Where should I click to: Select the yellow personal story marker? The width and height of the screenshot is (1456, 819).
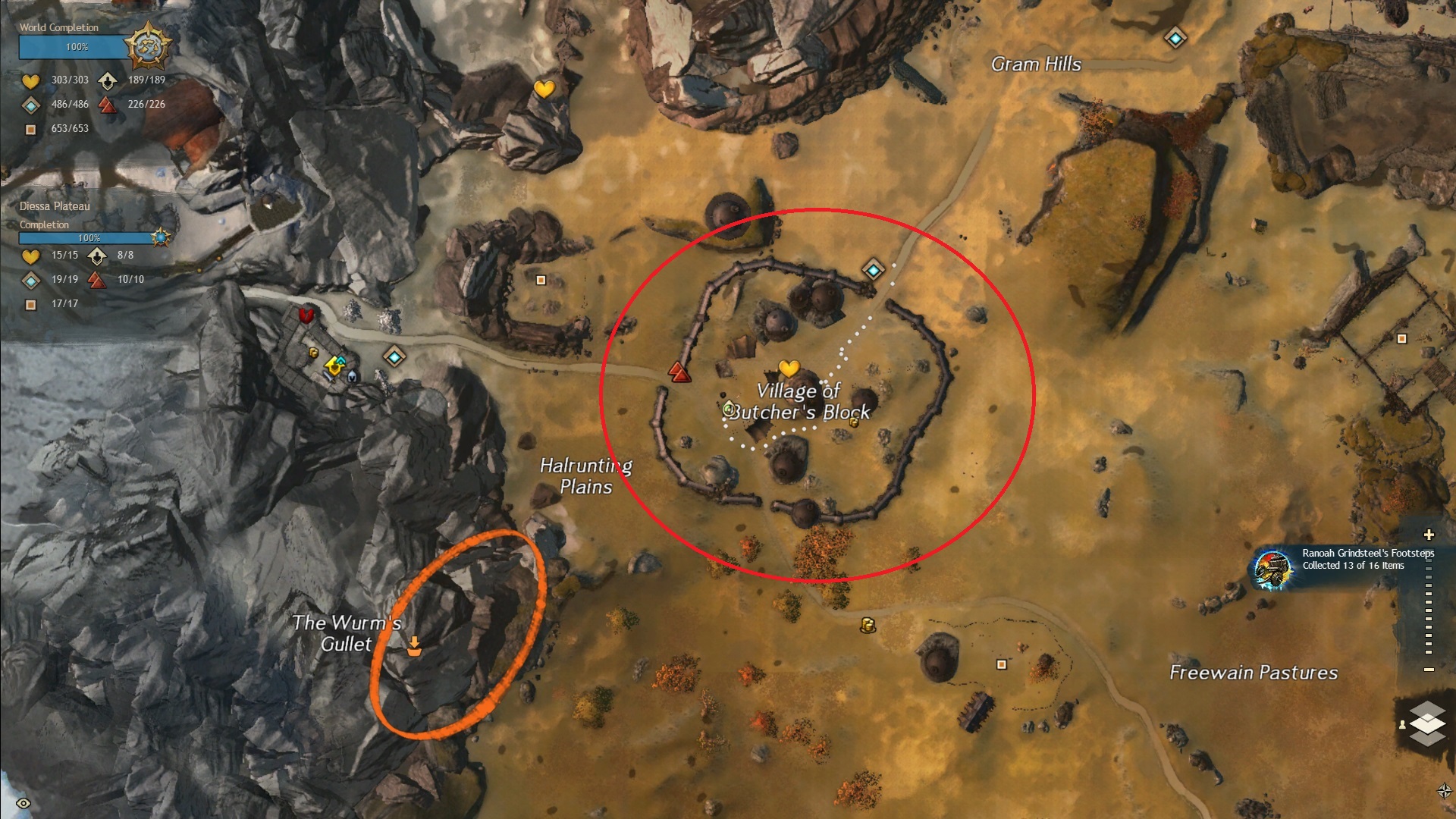click(333, 366)
